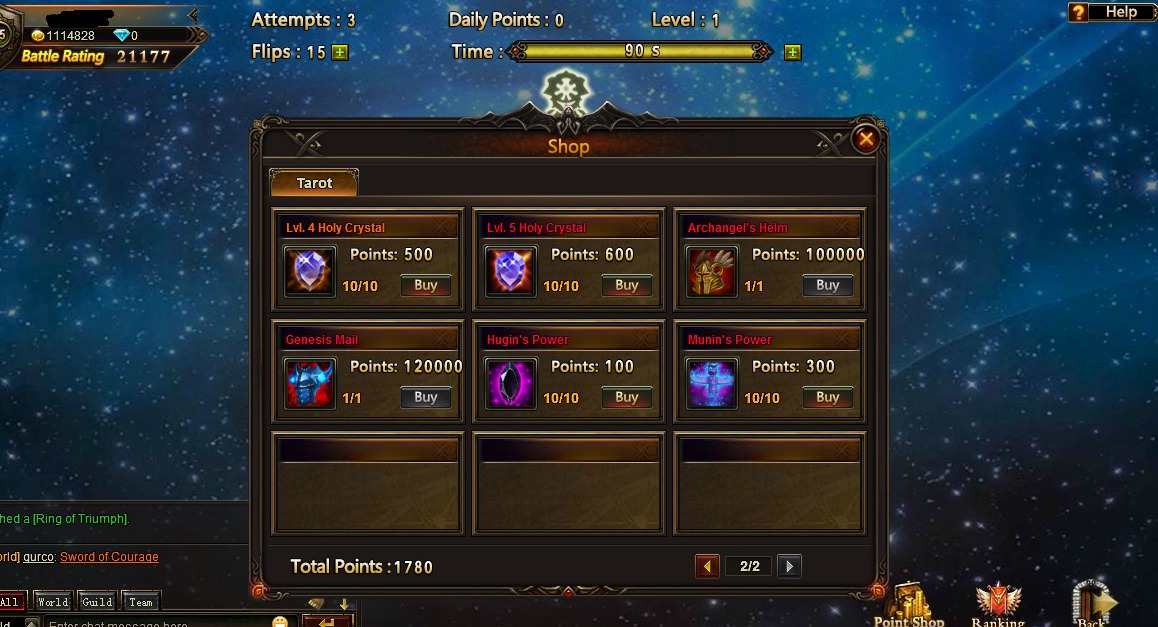
Task: Buy the Lvl. 5 Holy Crystal
Action: [627, 285]
